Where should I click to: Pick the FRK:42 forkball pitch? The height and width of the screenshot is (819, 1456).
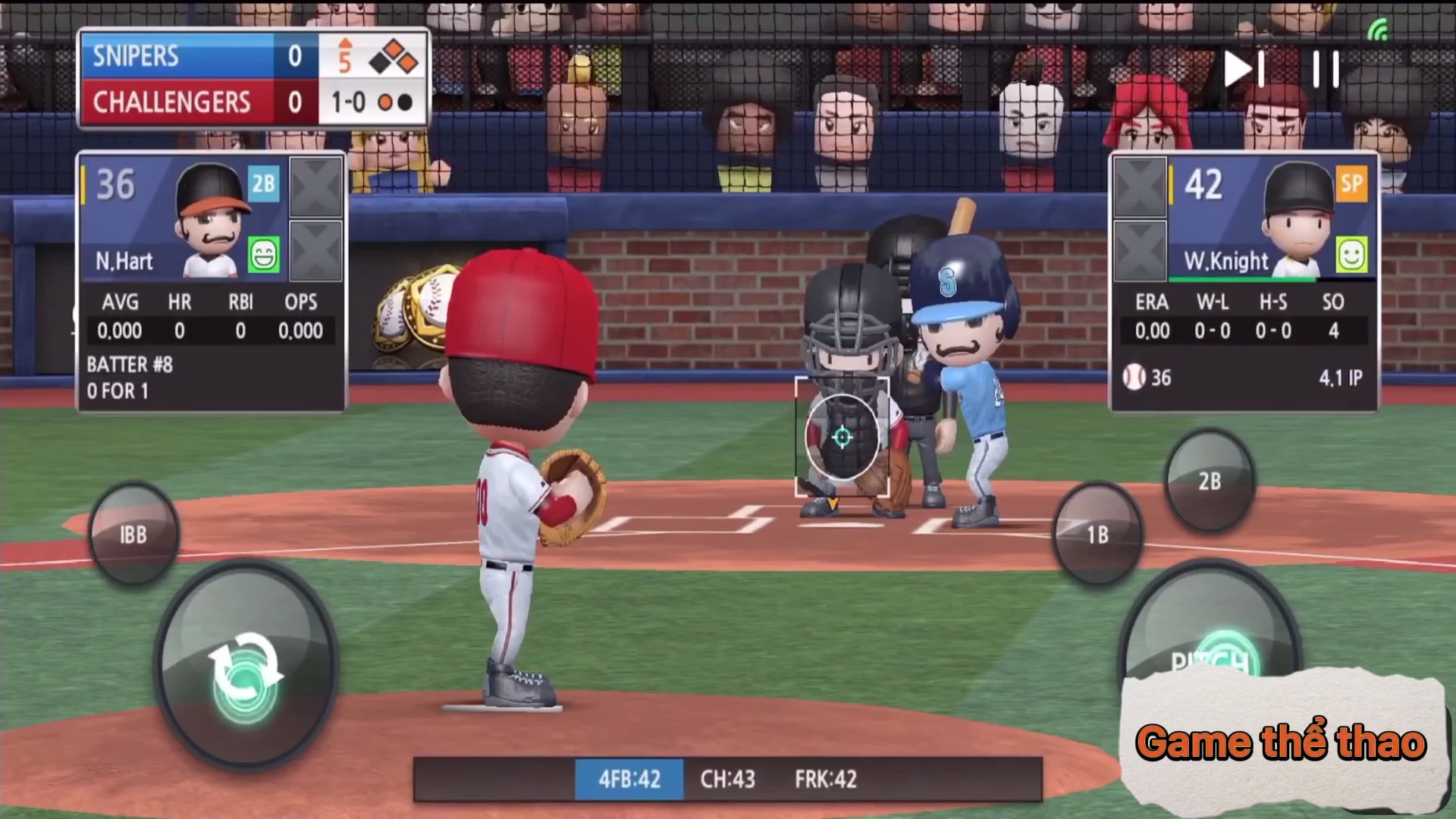pyautogui.click(x=826, y=779)
